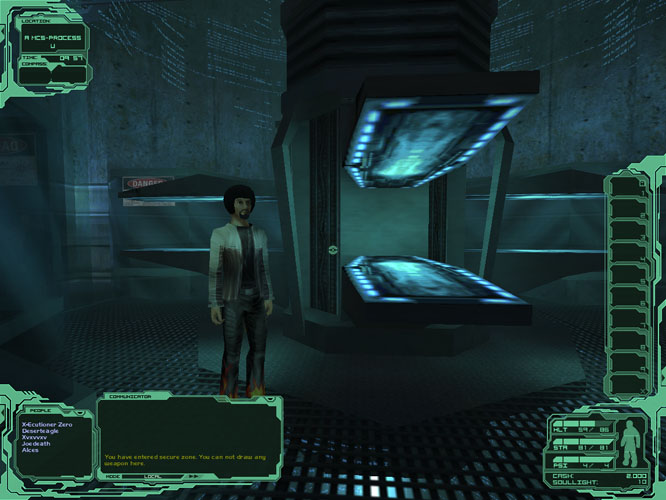
Task: Pick Xvxvvxv in the People panel
Action: point(36,438)
